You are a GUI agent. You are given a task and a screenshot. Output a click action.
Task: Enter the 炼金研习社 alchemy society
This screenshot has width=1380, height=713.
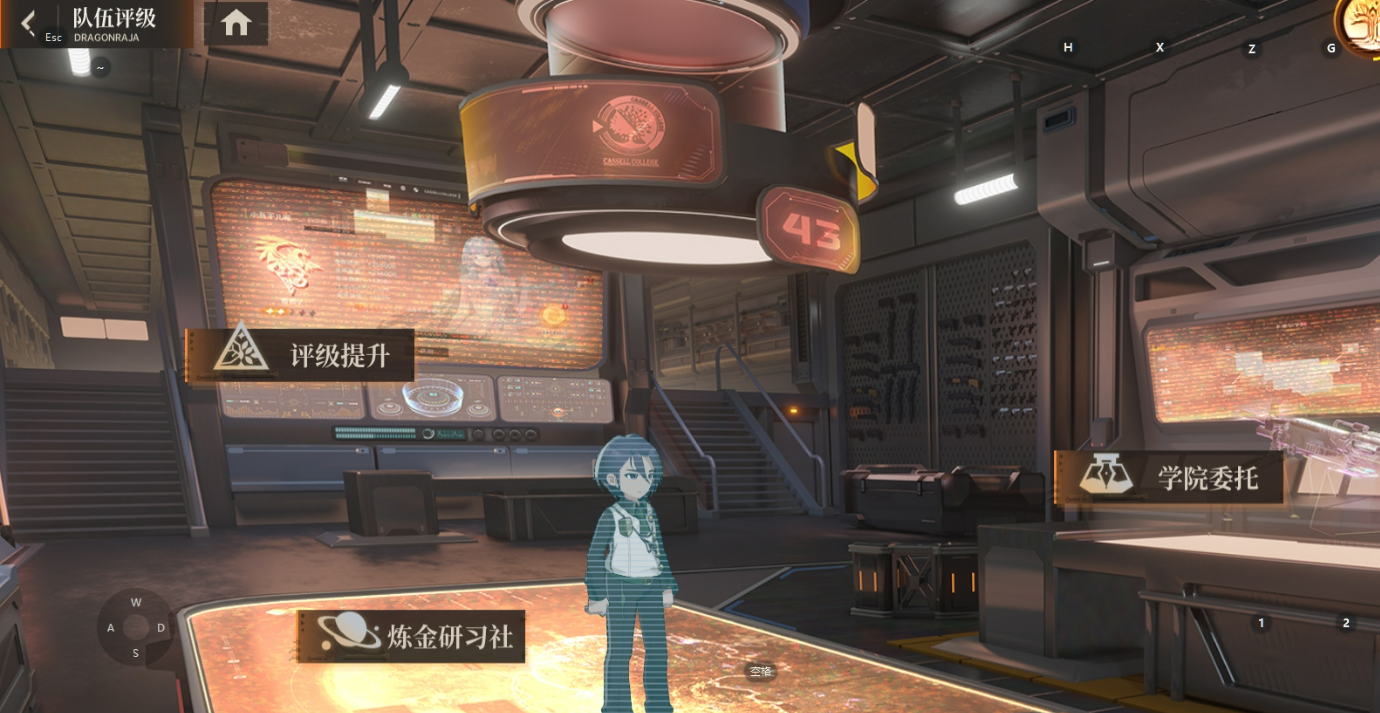coord(411,636)
